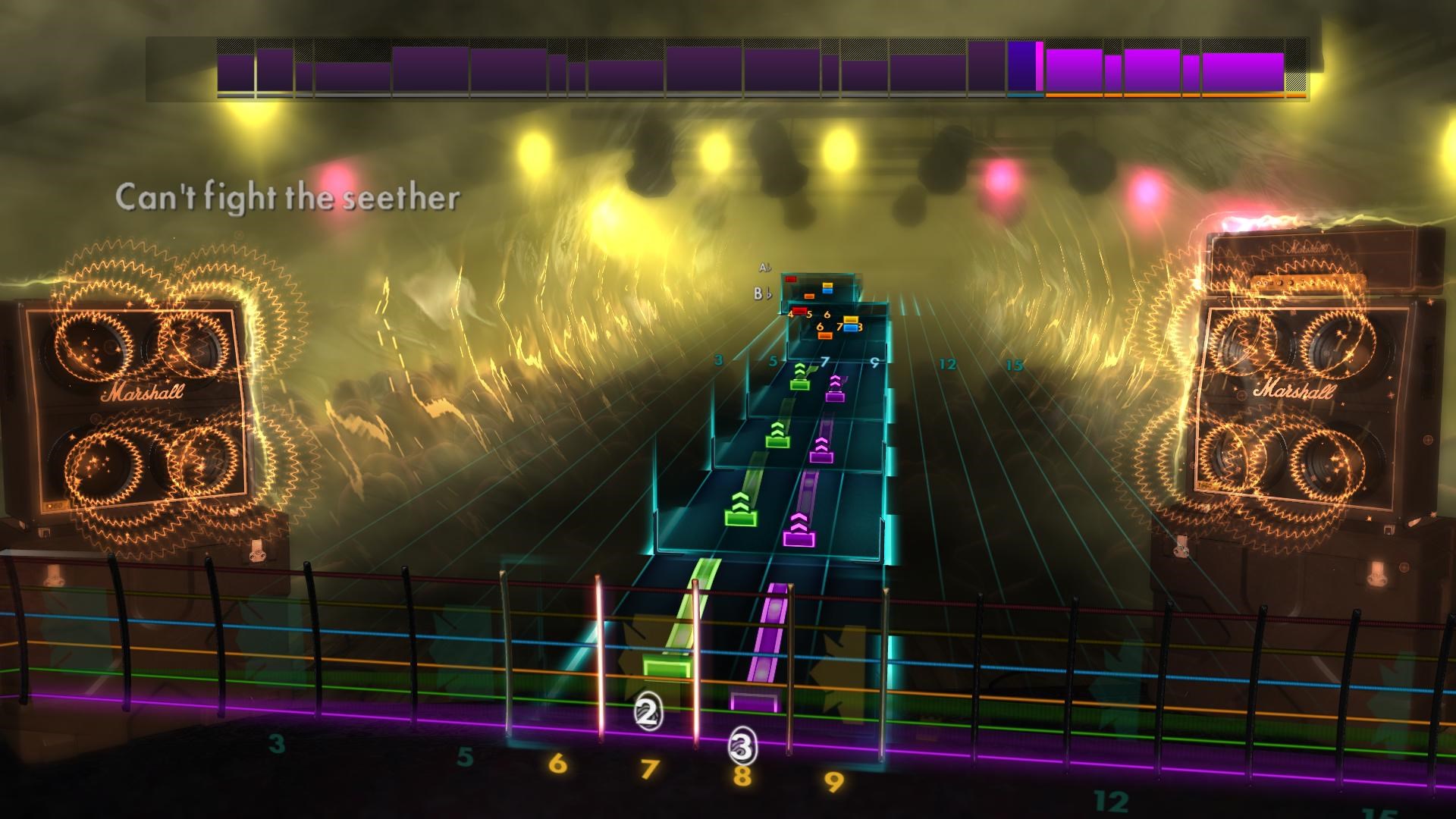1456x819 pixels.
Task: Select the red note on the Ab string
Action: coord(791,279)
